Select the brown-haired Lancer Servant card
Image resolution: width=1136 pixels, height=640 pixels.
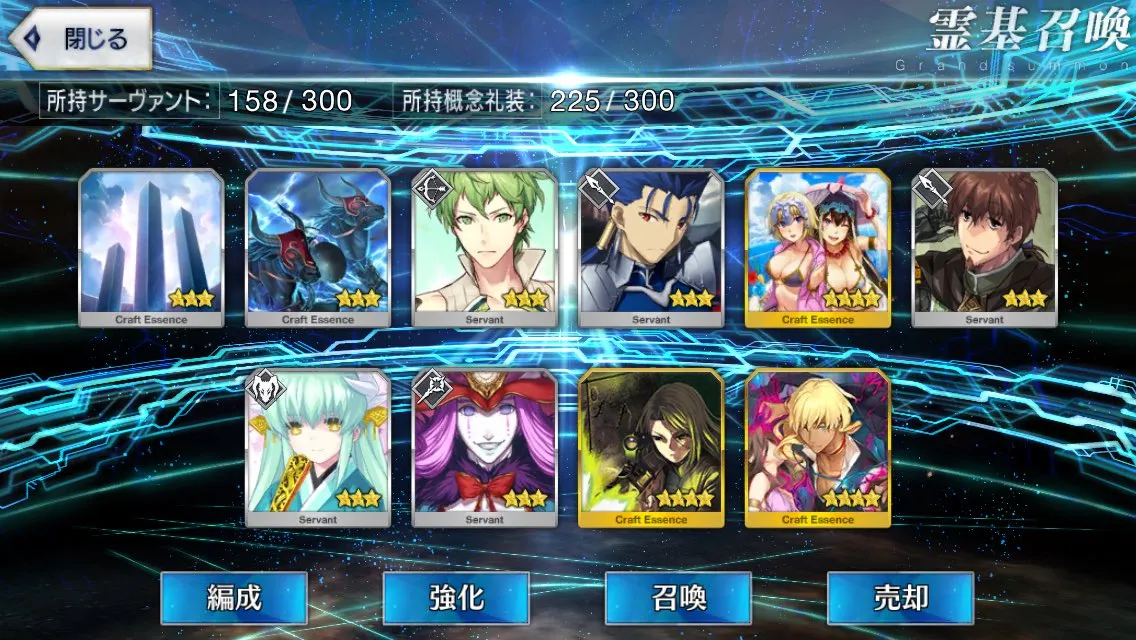[x=985, y=248]
